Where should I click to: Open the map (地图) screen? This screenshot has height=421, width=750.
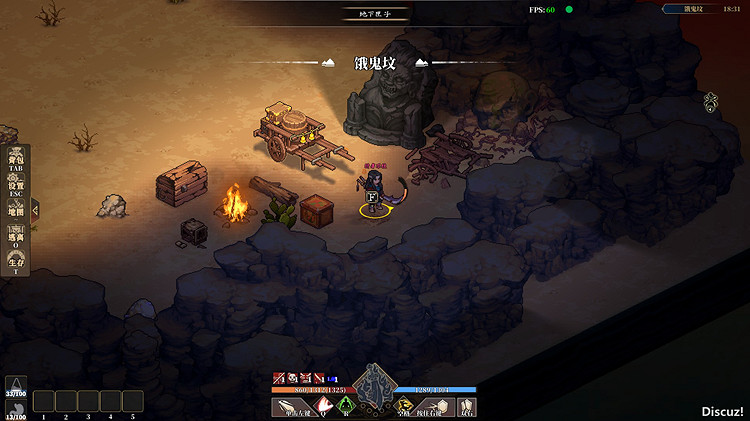[15, 211]
